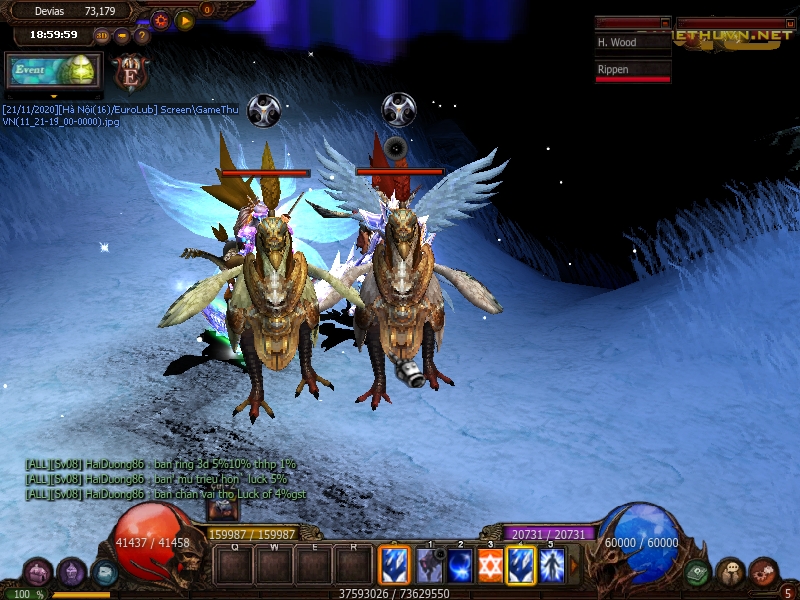This screenshot has height=600, width=800.
Task: Open the speech bubble chat icon
Action: (x=730, y=573)
